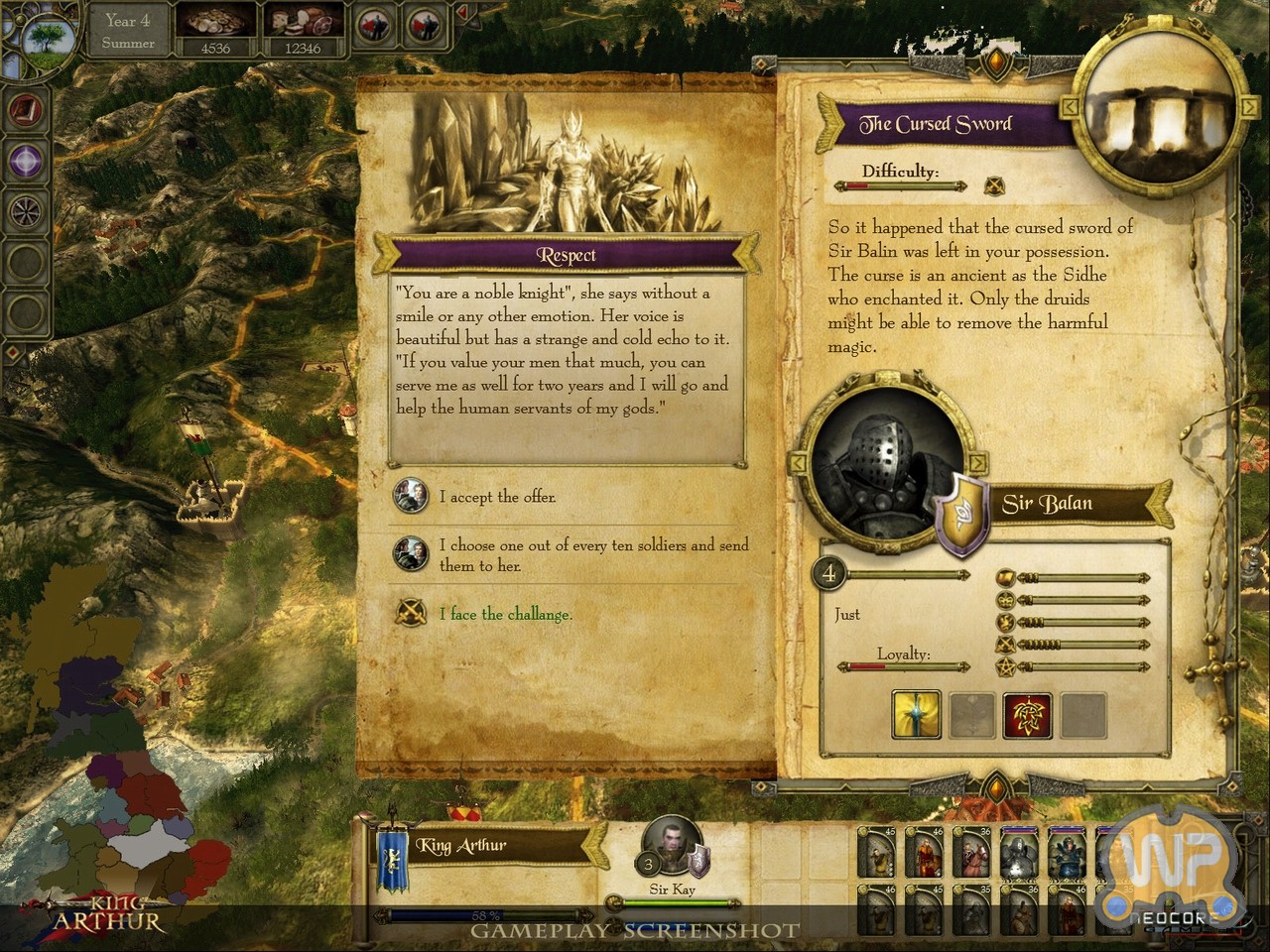Image resolution: width=1270 pixels, height=952 pixels.
Task: Click the purple glowing orb icon
Action: point(26,160)
